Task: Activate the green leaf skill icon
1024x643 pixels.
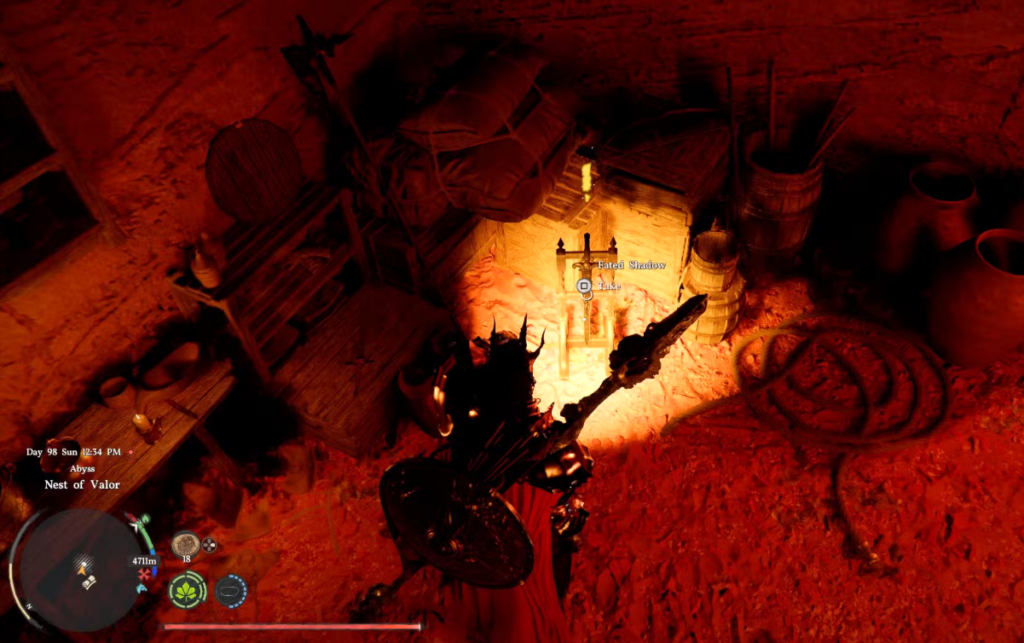Action: click(187, 590)
